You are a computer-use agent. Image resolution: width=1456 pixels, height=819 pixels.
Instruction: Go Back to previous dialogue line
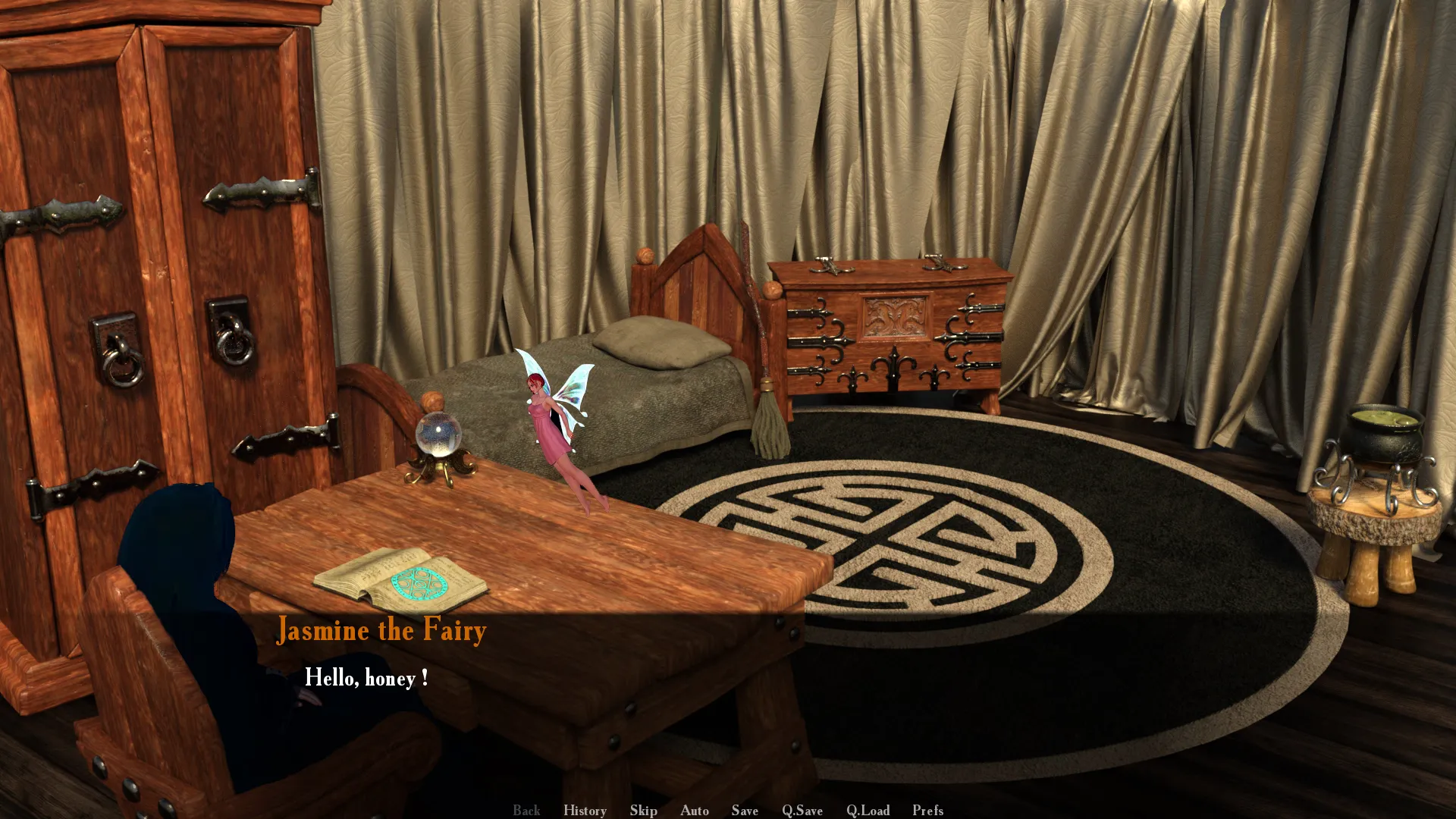click(x=526, y=810)
